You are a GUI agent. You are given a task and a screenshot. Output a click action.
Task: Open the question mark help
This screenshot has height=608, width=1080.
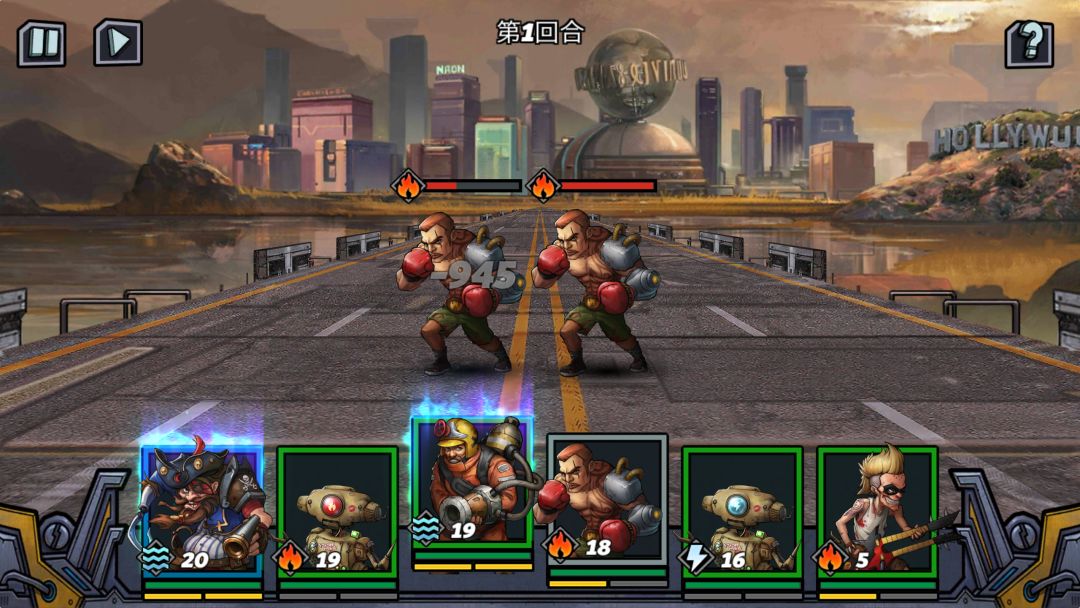click(x=1029, y=44)
